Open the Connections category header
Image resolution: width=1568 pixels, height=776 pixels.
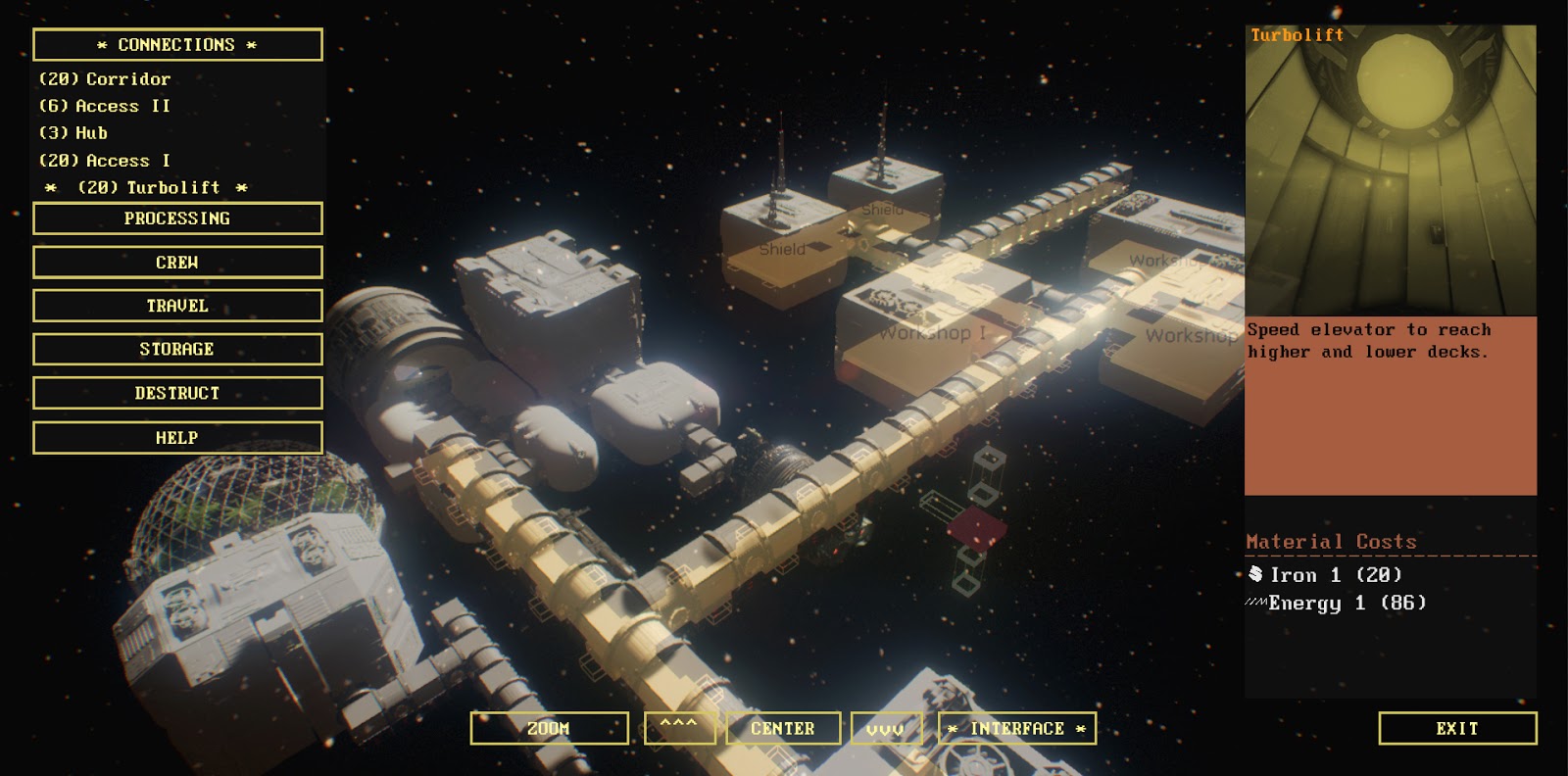pos(177,45)
